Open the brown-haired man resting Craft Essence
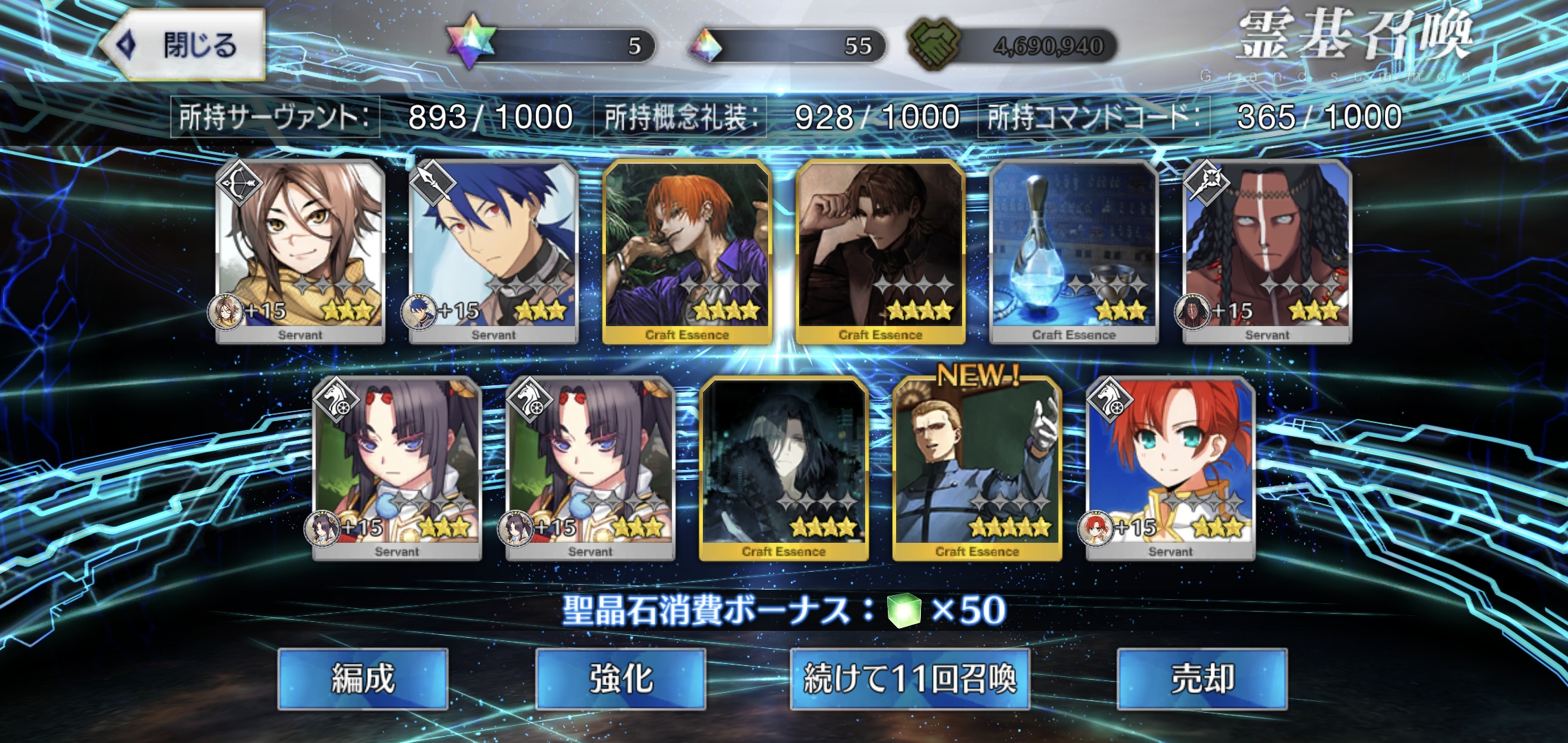This screenshot has height=743, width=1568. click(880, 251)
